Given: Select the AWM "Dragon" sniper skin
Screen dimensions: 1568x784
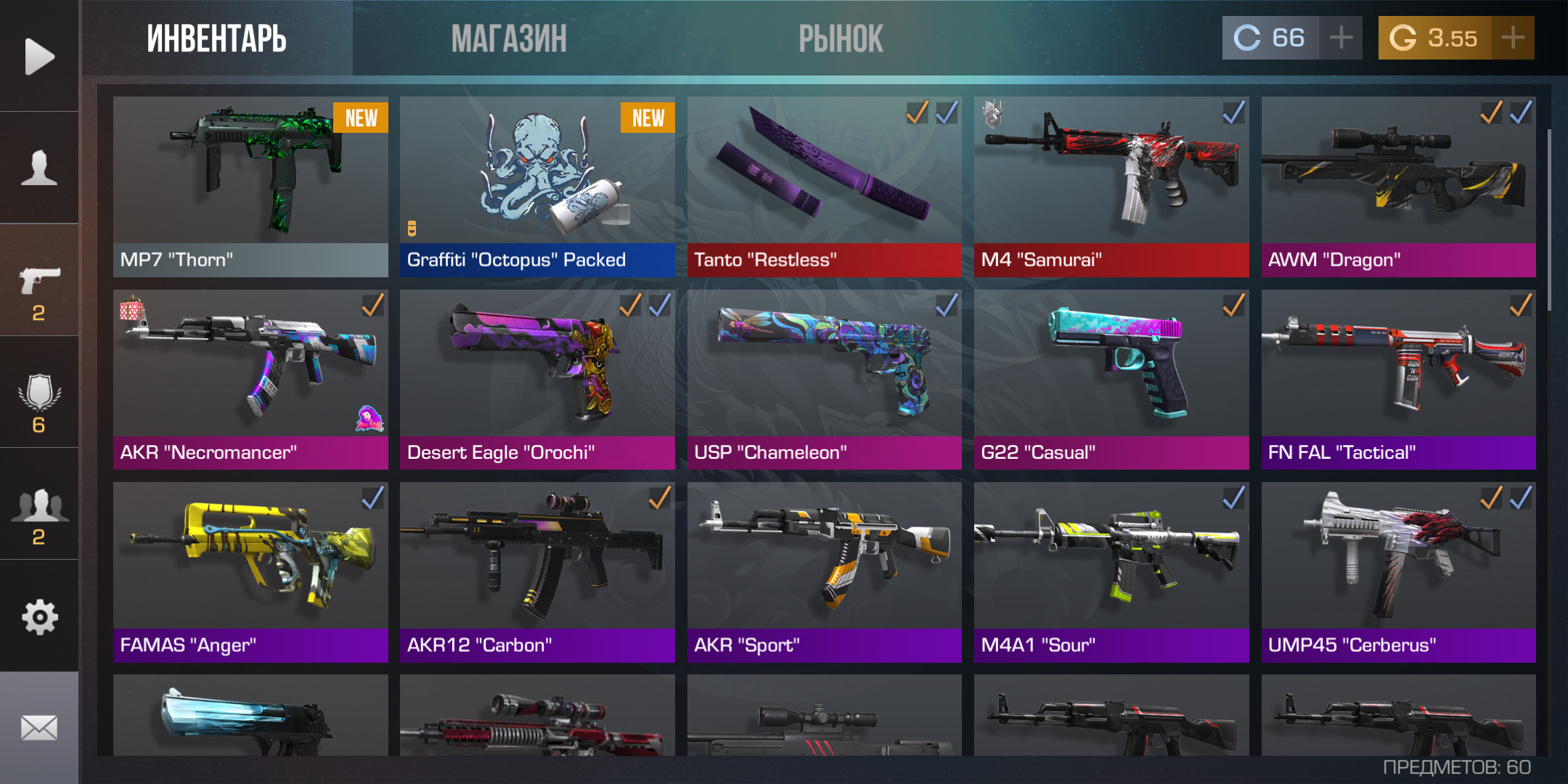Looking at the screenshot, I should (1398, 187).
